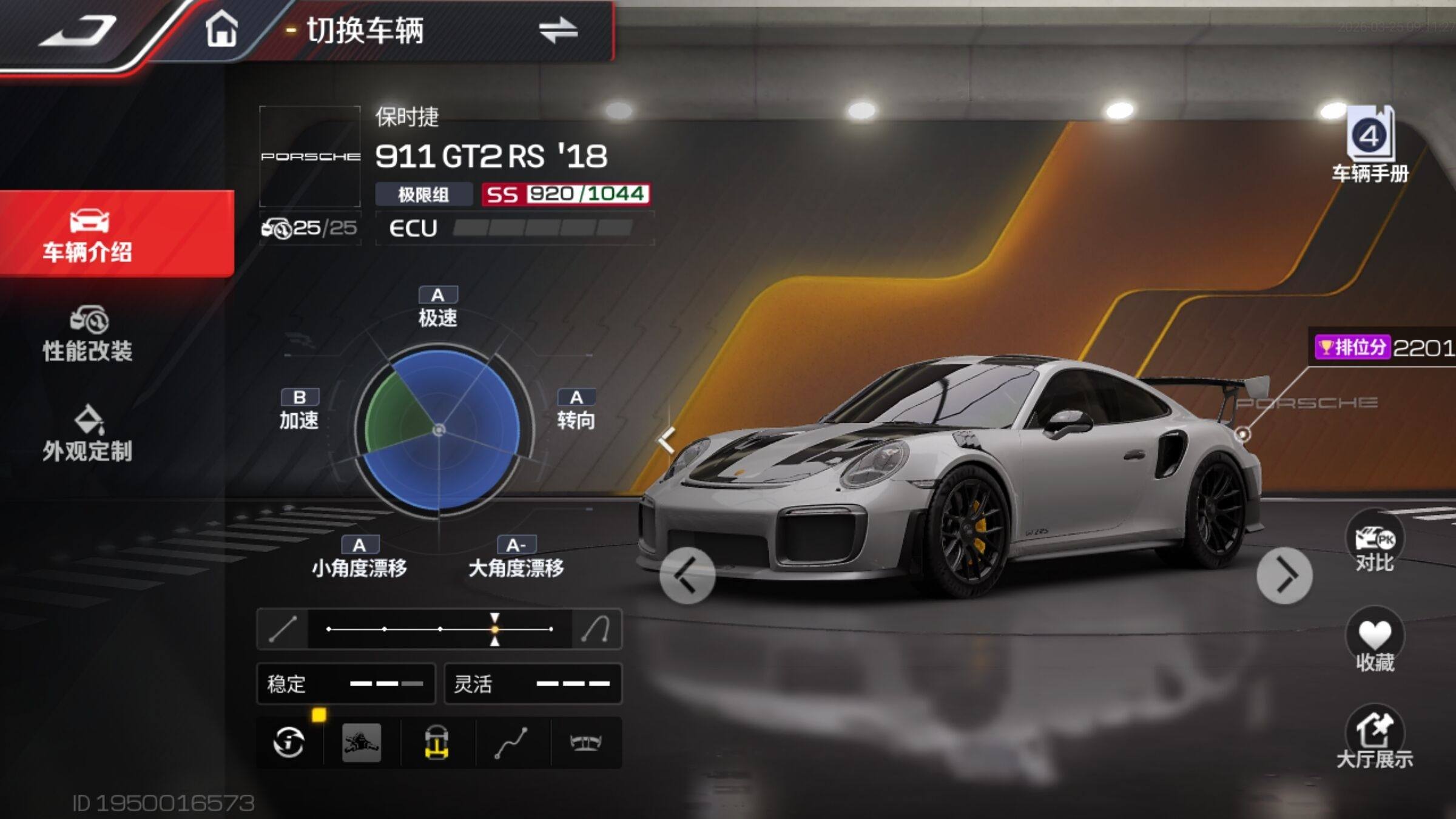Go back with the top-left arrow
The image size is (1456, 819).
tap(79, 32)
